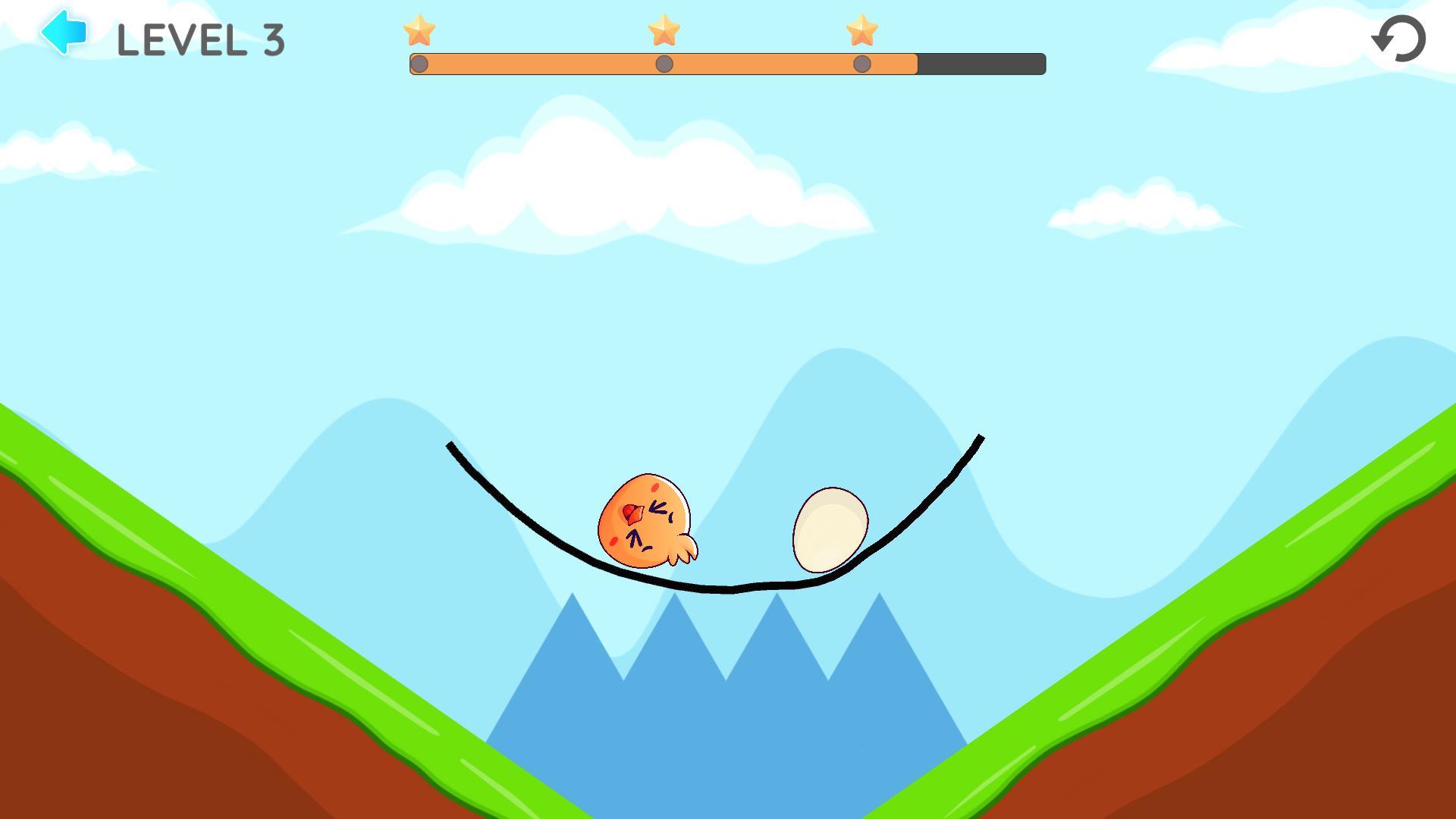Click the middle star on the progress bar
Viewport: 1456px width, 819px height.
click(665, 32)
